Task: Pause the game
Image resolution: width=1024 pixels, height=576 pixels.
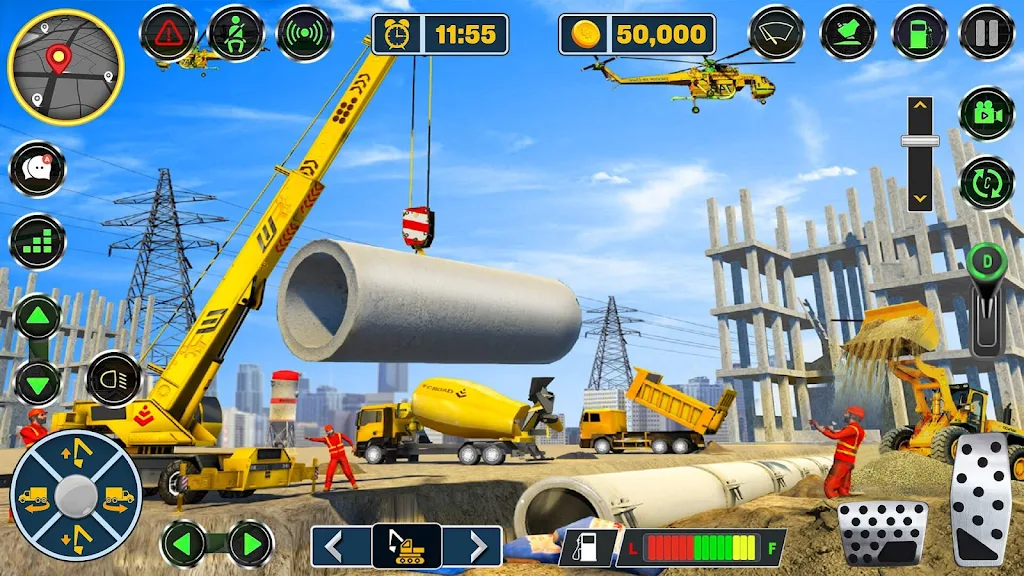Action: coord(986,34)
